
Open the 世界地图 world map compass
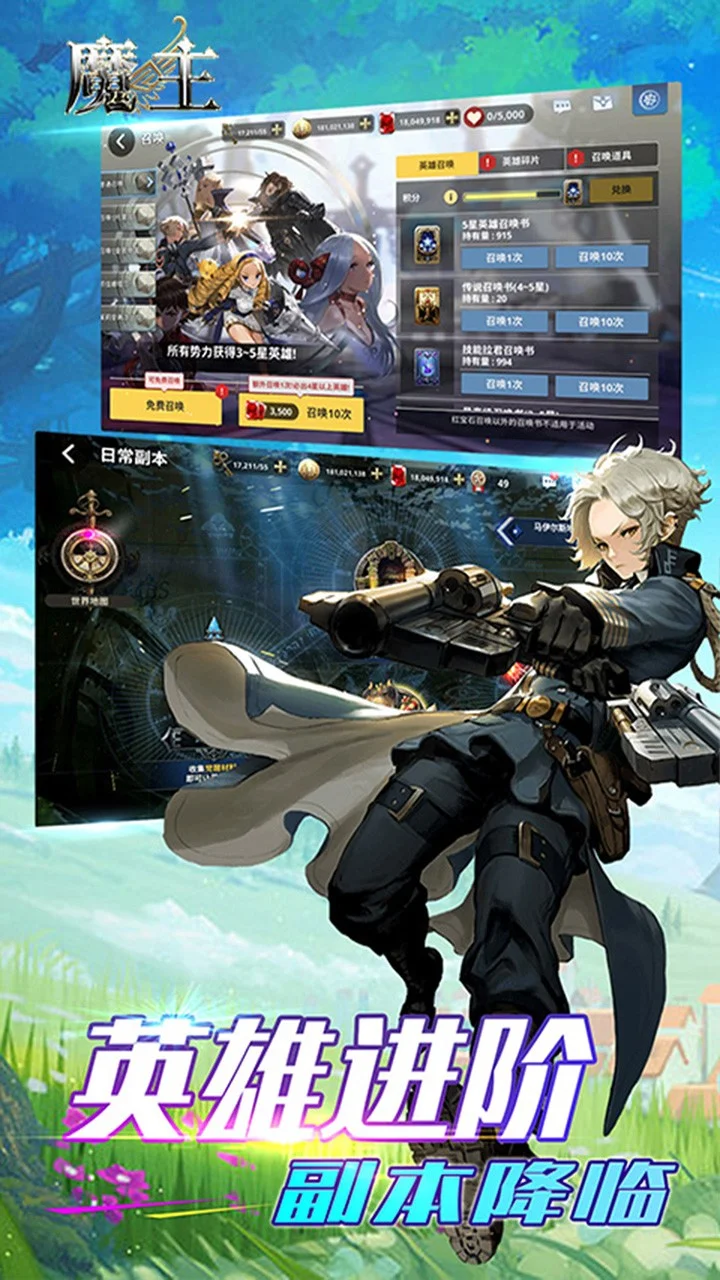92,550
